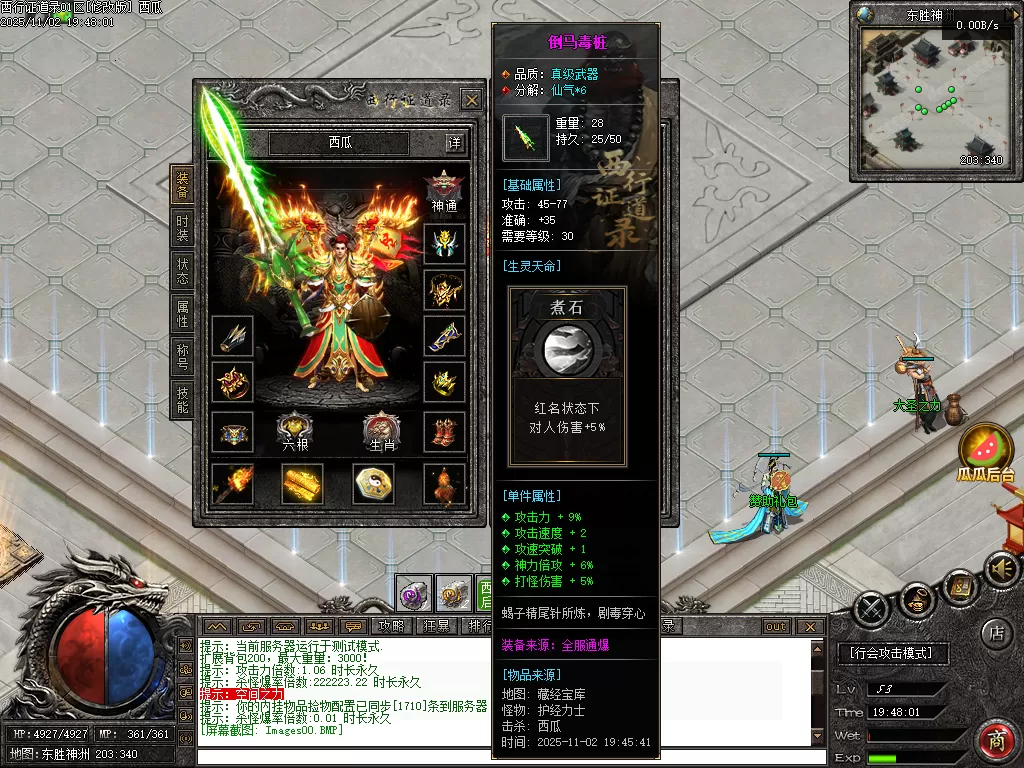Screen dimensions: 1024x768
Task: Show the 属性 attributes tab
Action: click(182, 314)
